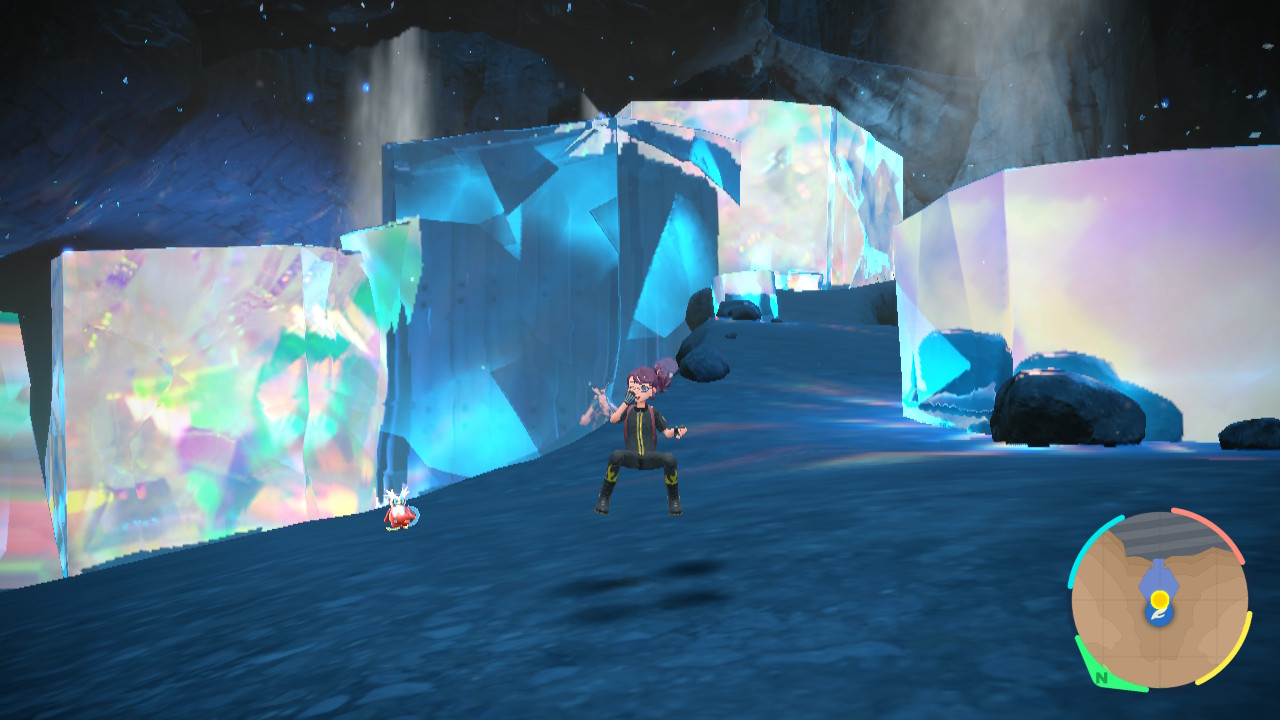Open the circular minimap
The image size is (1280, 720).
point(1159,600)
